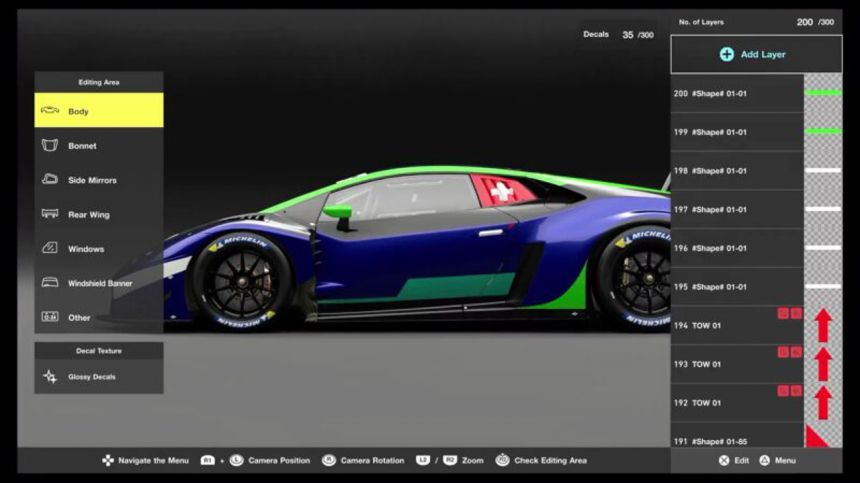Select layer 200 in the list
This screenshot has height=483, width=860.
click(x=737, y=94)
